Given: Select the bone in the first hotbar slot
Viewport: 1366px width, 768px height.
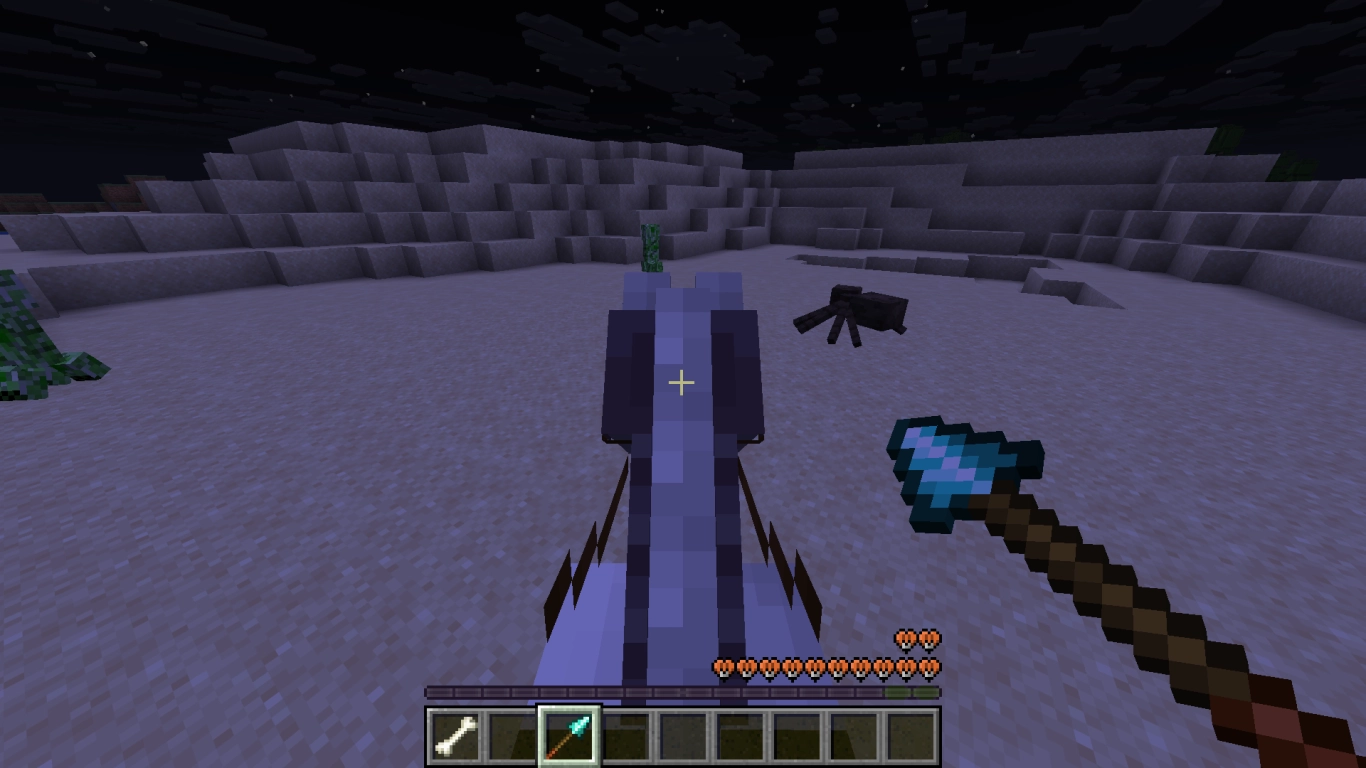Looking at the screenshot, I should (x=455, y=735).
